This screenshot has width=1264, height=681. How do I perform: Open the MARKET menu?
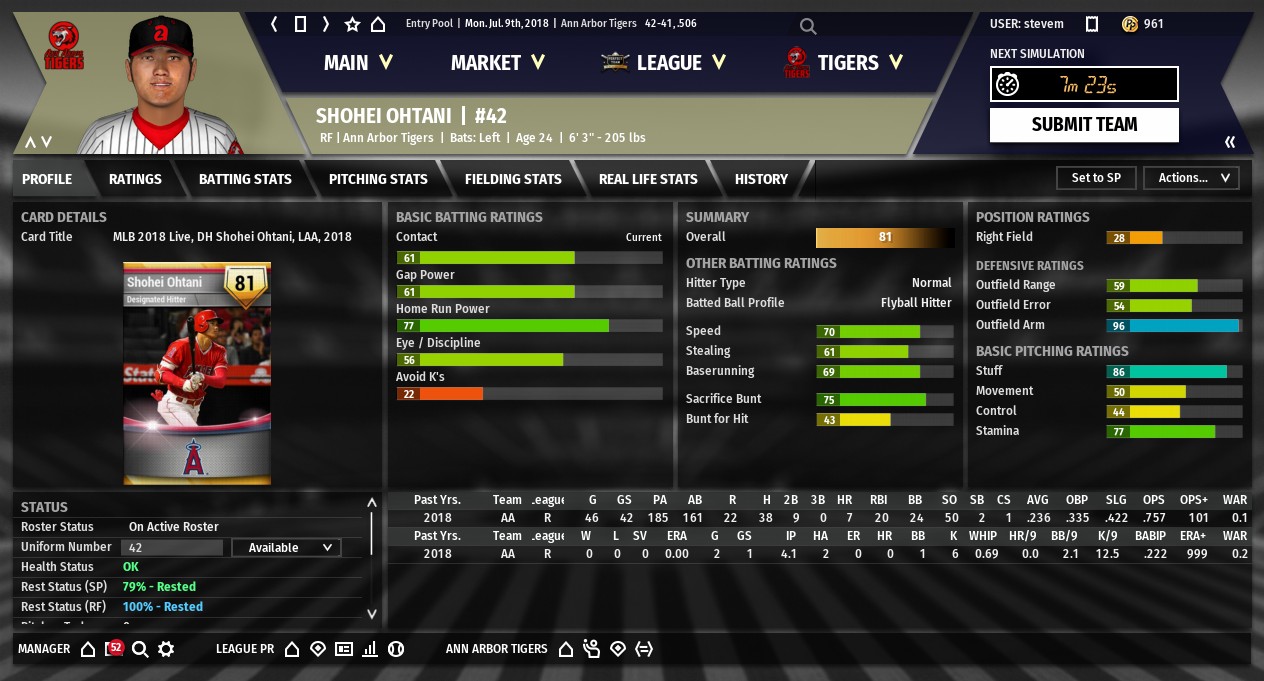[x=497, y=63]
